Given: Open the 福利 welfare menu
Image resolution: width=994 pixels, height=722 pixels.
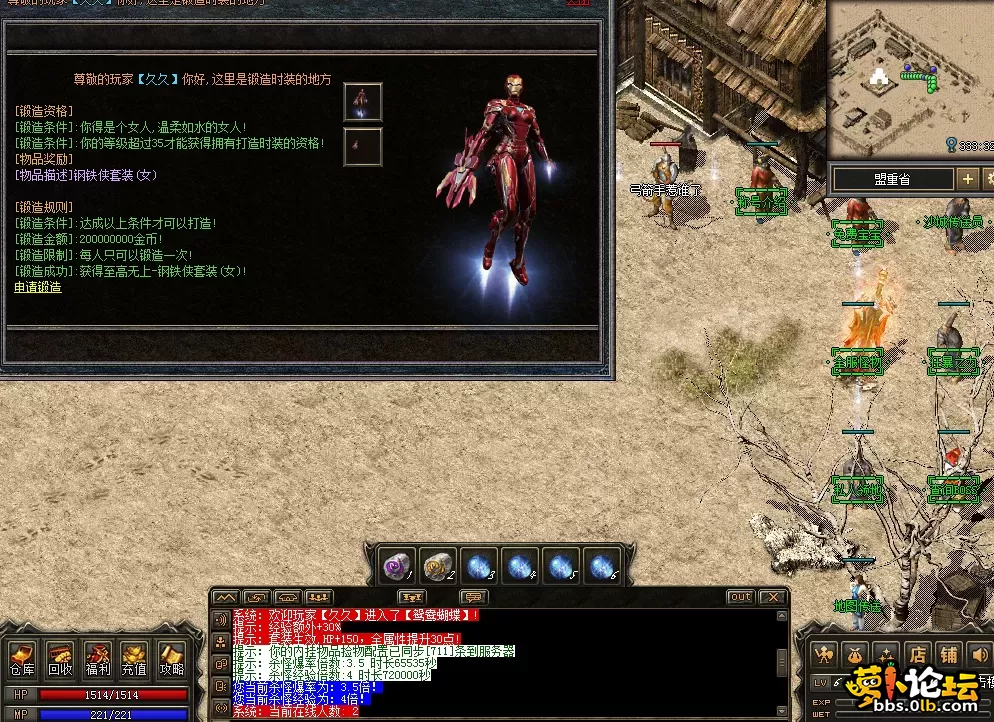Looking at the screenshot, I should (x=97, y=658).
